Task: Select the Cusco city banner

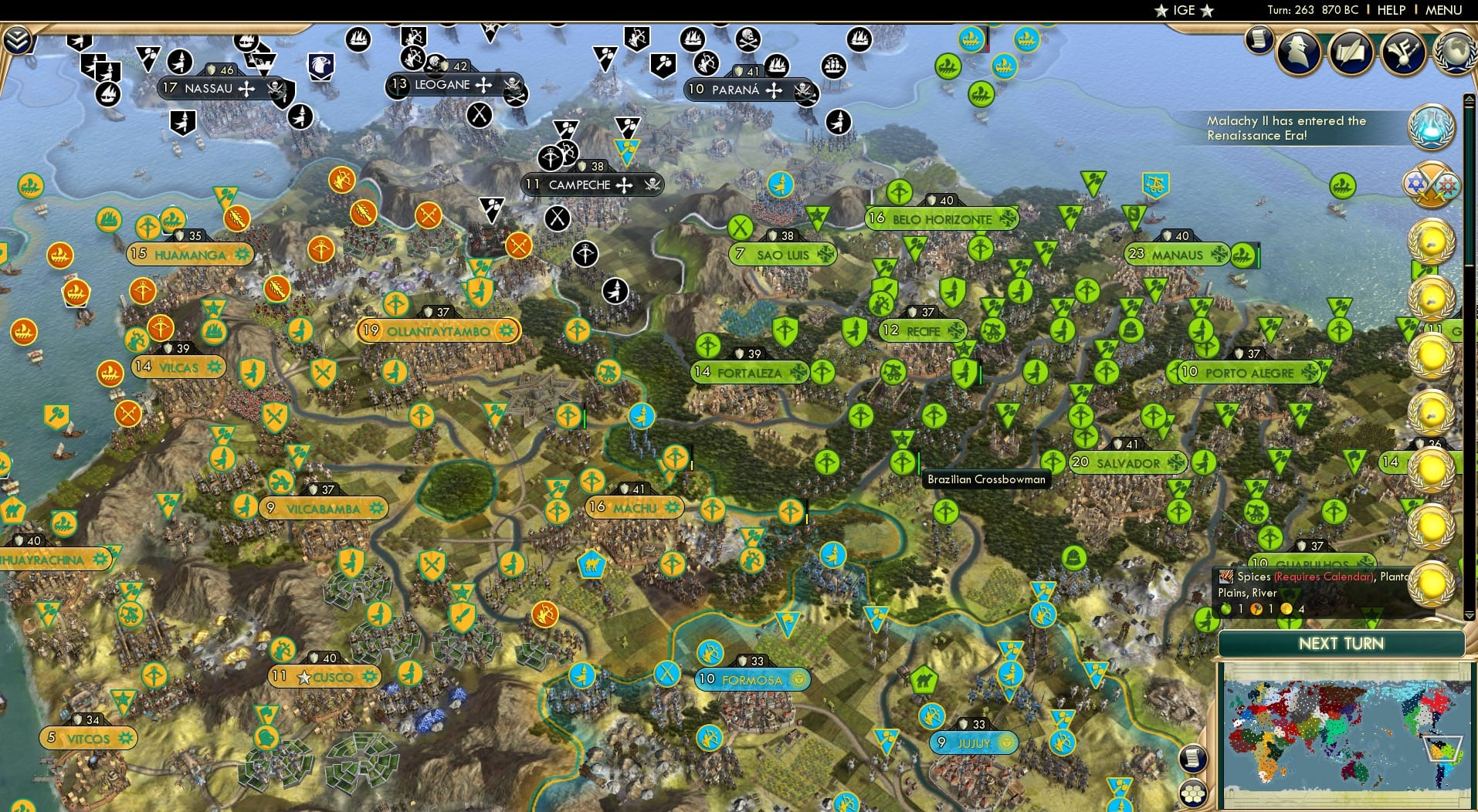Action: tap(324, 675)
